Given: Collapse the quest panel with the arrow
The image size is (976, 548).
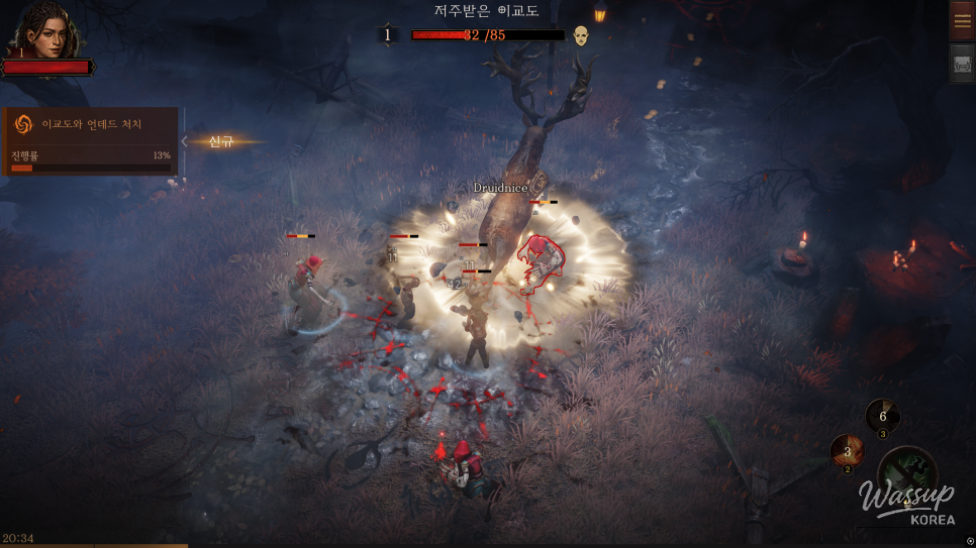Looking at the screenshot, I should click(185, 142).
